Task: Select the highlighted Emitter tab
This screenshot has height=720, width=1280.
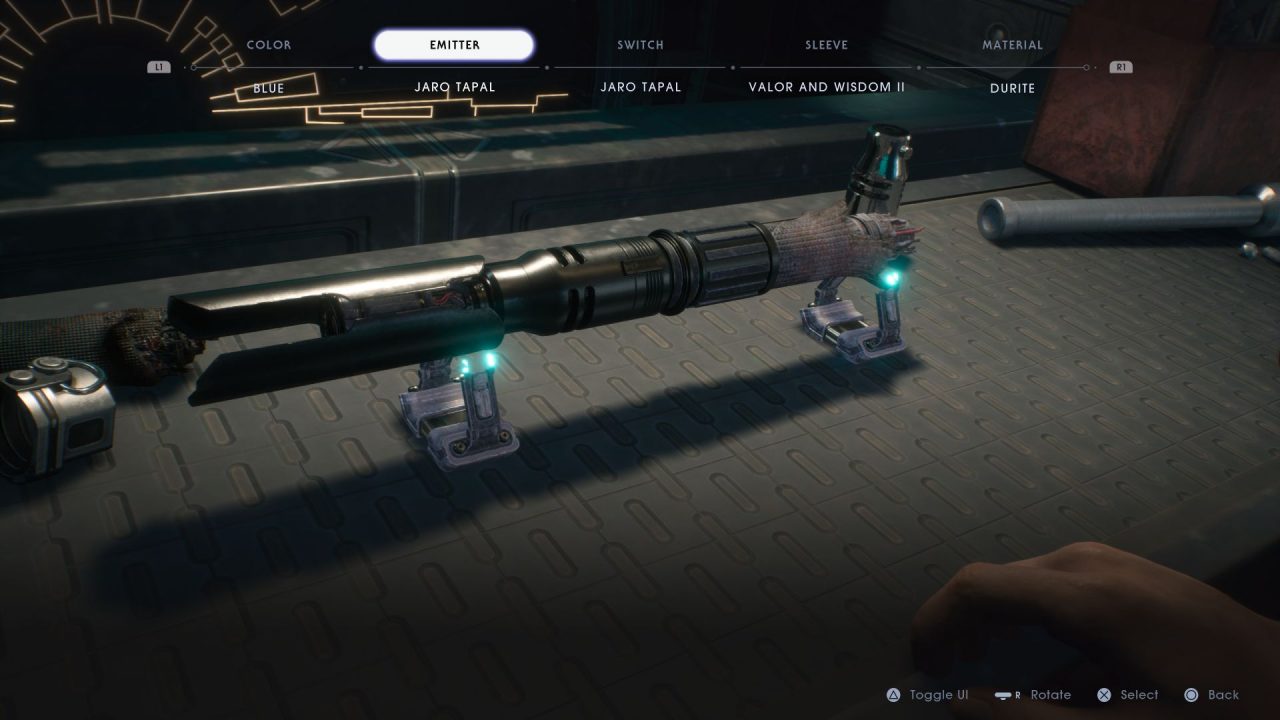Action: click(454, 45)
